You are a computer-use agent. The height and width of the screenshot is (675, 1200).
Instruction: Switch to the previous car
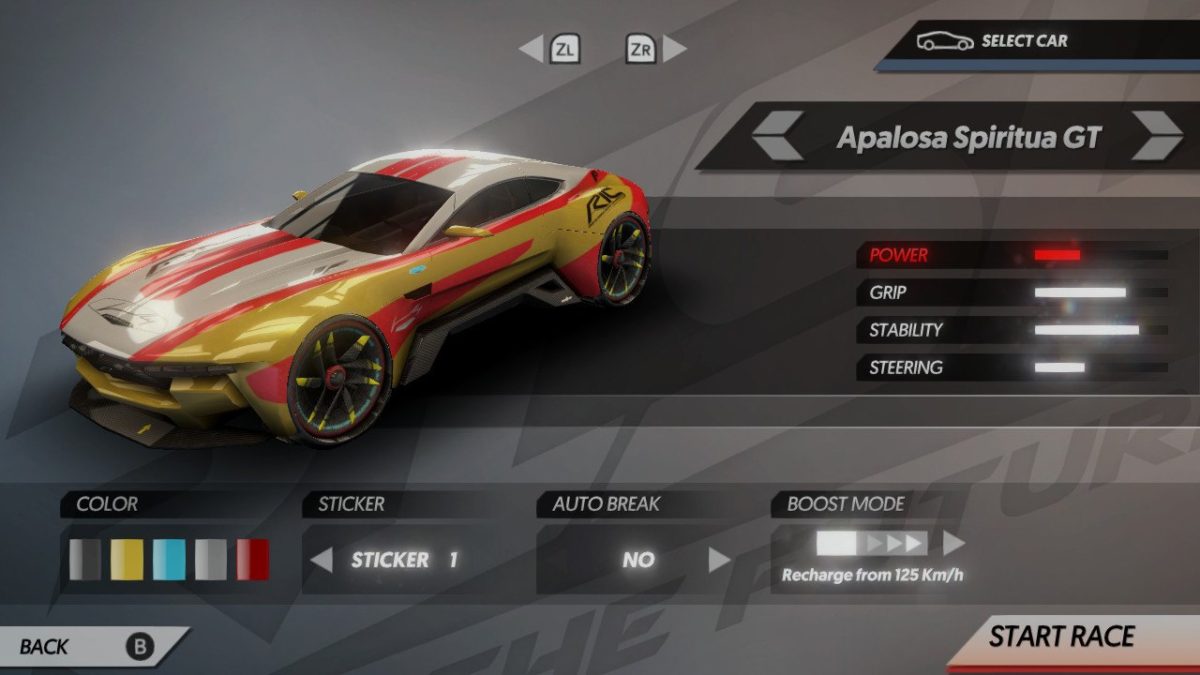click(x=778, y=136)
